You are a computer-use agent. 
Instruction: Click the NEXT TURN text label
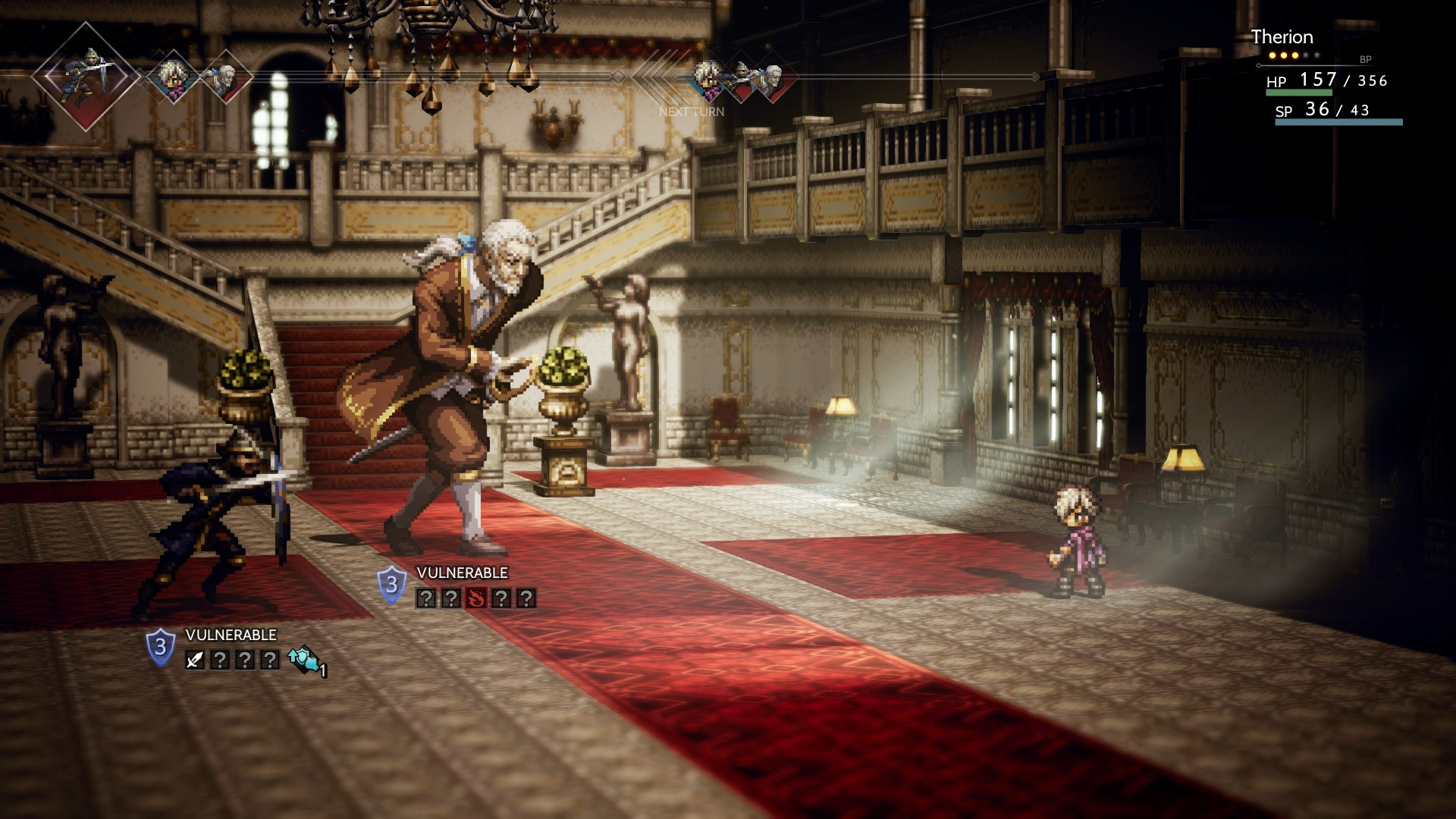[692, 111]
